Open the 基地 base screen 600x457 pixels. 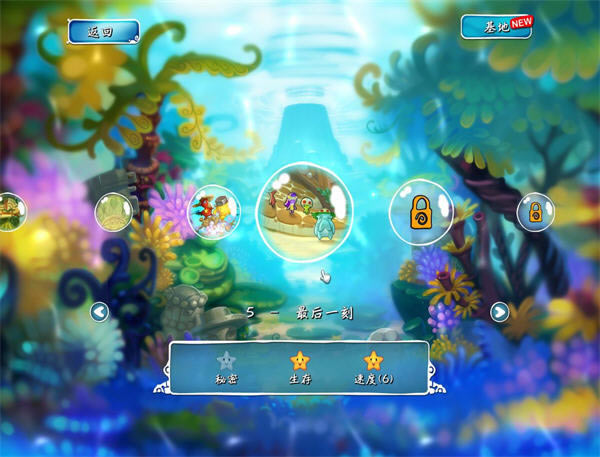[495, 27]
